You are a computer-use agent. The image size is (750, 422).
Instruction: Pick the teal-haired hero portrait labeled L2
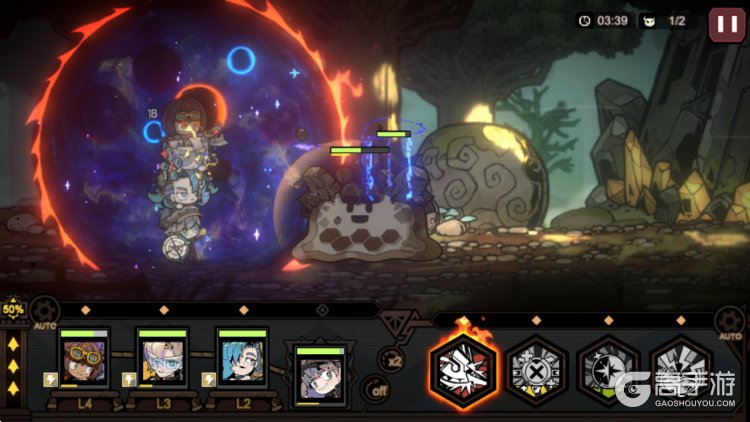[x=242, y=360]
